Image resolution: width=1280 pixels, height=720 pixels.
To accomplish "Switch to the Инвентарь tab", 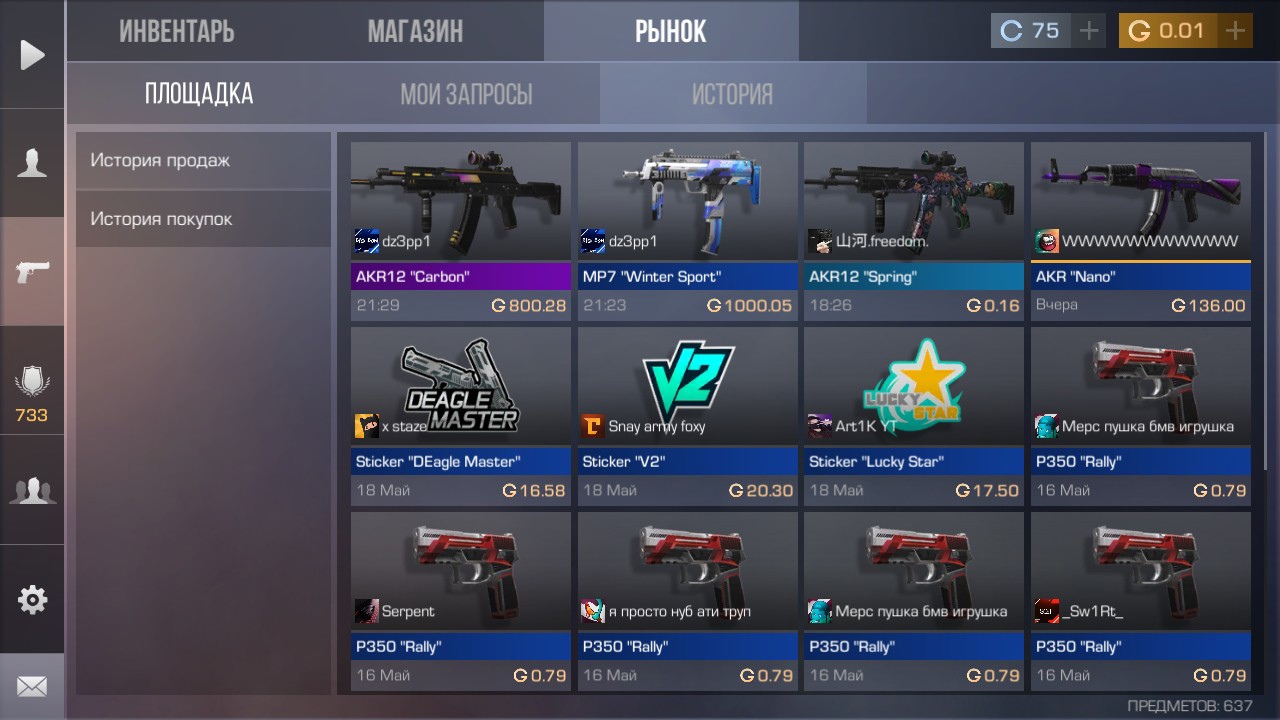I will click(x=177, y=31).
